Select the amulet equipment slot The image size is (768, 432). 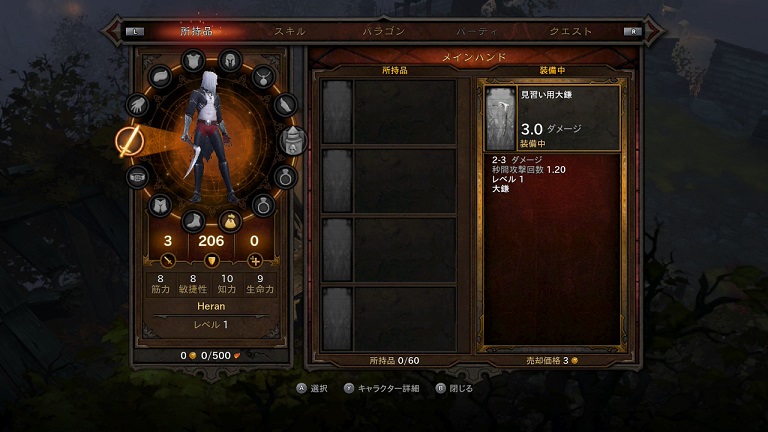[263, 76]
